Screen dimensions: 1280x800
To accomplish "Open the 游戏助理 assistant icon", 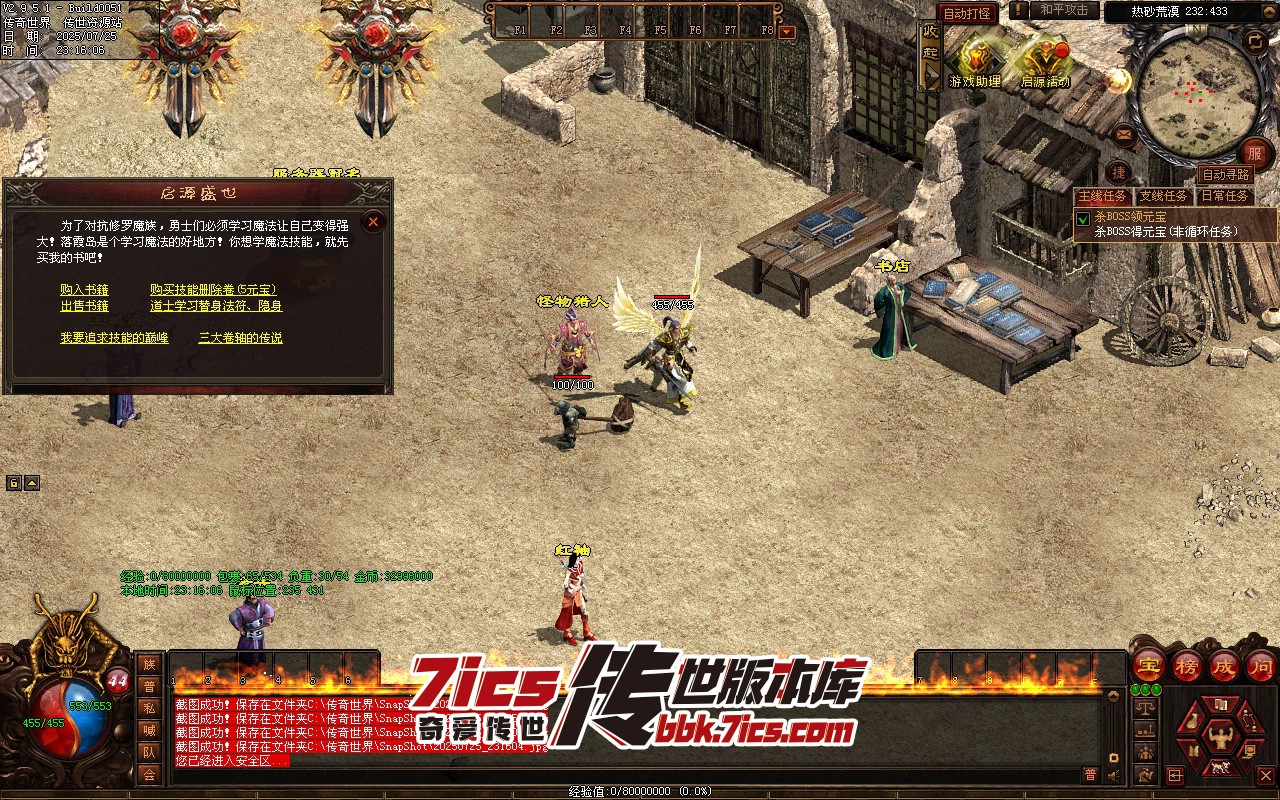I will coord(975,62).
